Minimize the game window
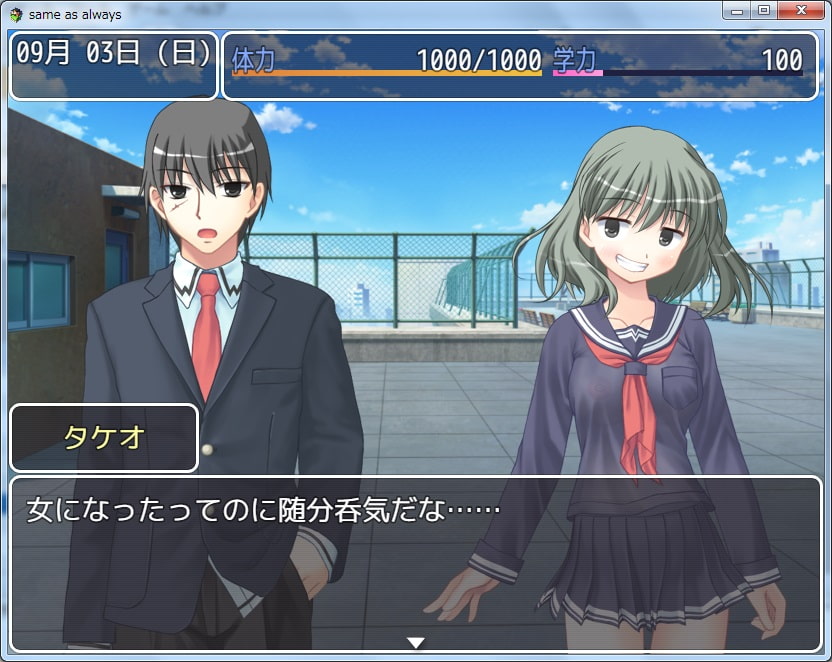This screenshot has height=662, width=832. click(x=738, y=10)
